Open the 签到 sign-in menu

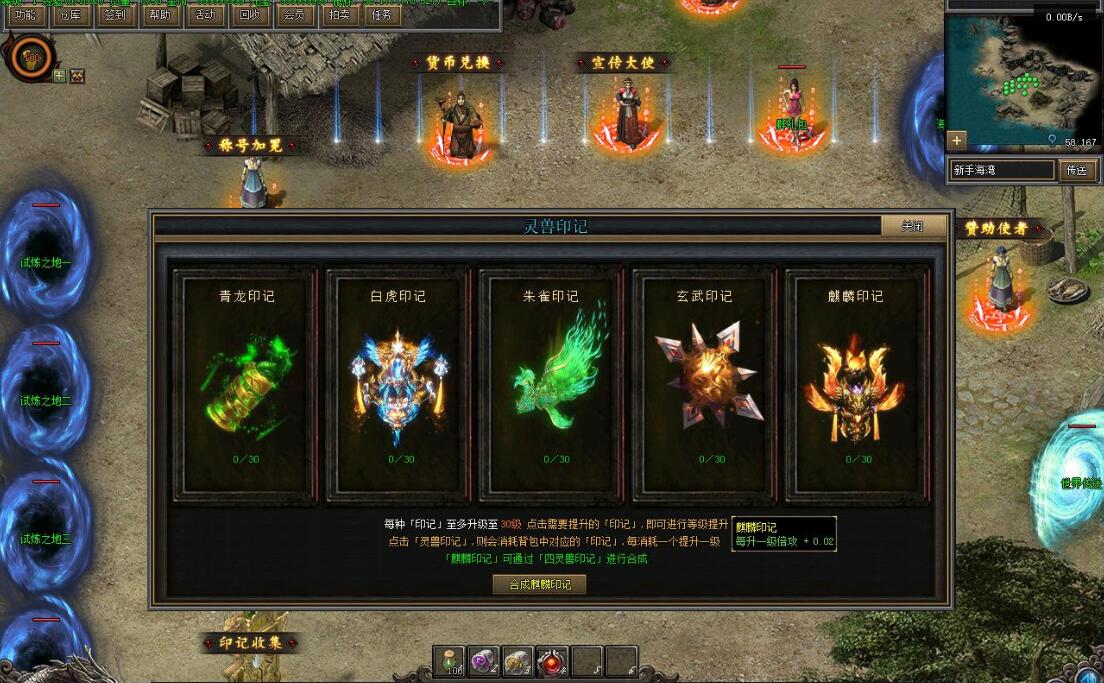[115, 15]
